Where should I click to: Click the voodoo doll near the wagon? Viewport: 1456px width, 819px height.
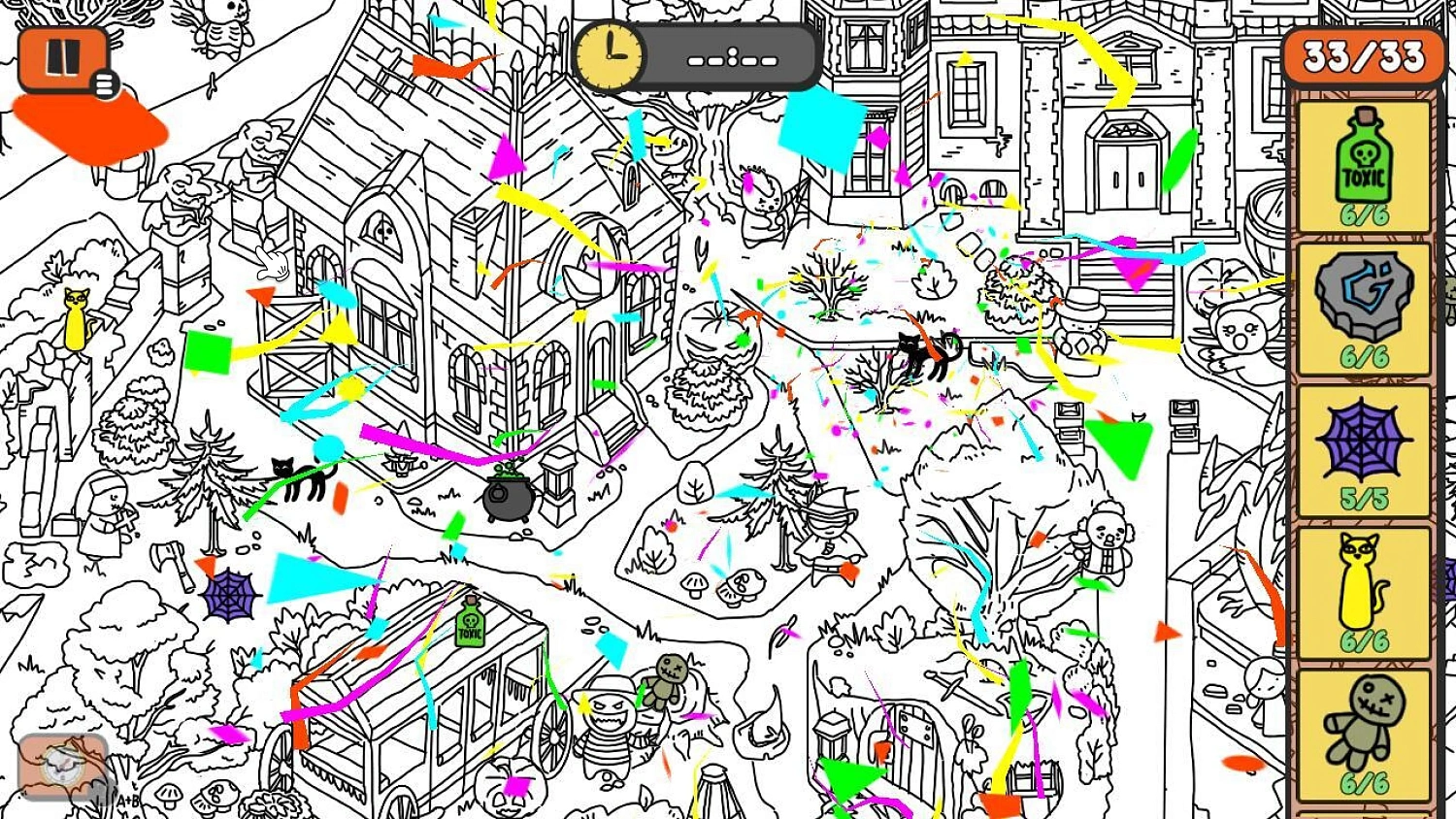coord(670,679)
